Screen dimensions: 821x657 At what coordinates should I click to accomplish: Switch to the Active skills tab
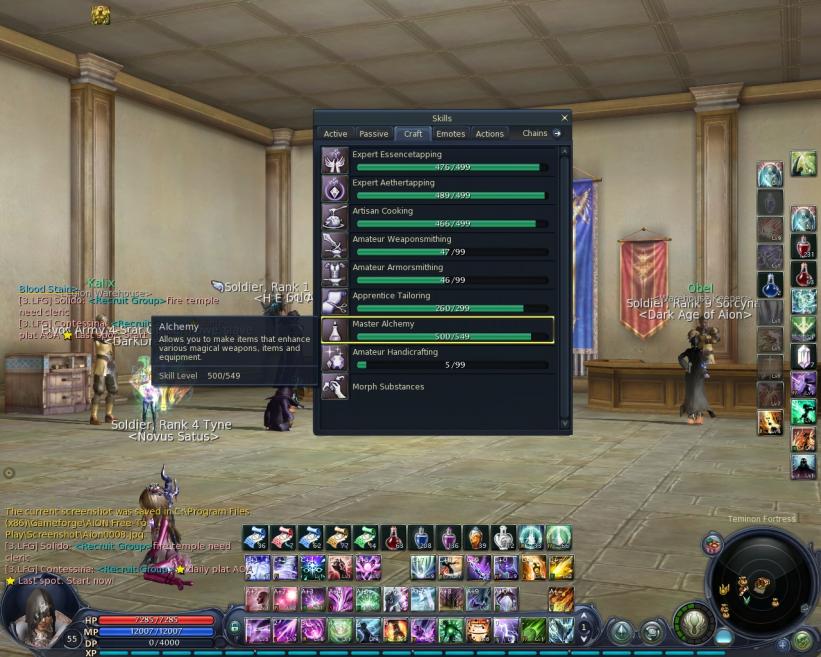(336, 134)
